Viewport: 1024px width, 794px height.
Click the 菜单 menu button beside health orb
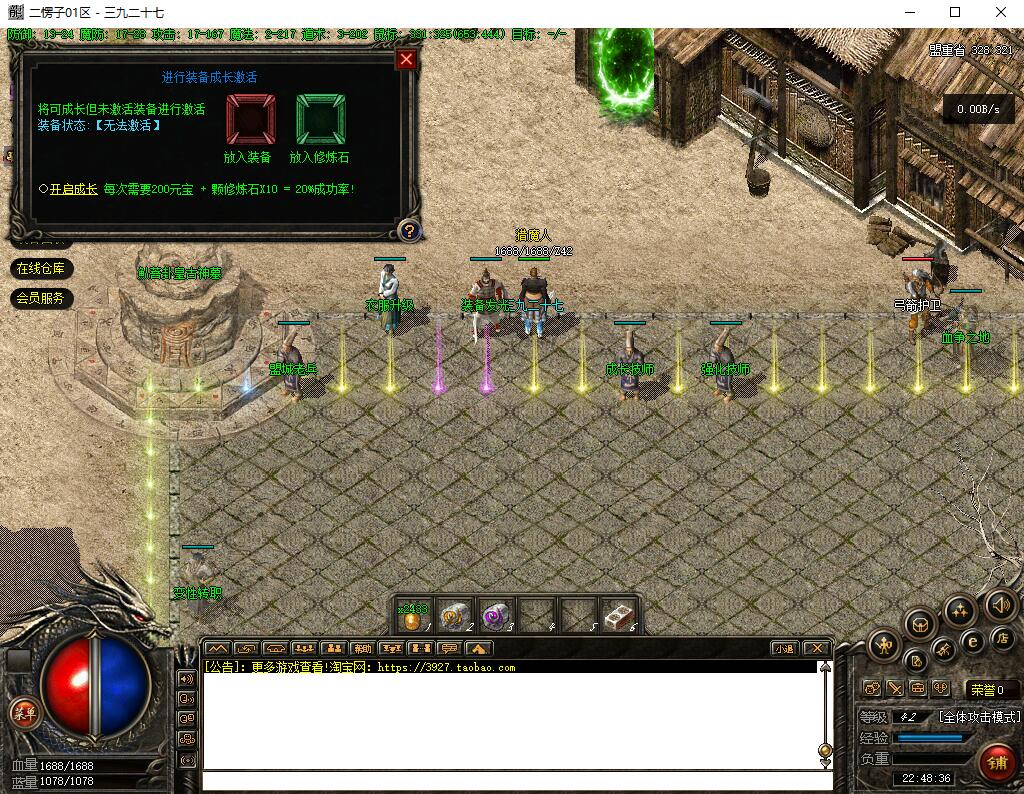click(22, 713)
